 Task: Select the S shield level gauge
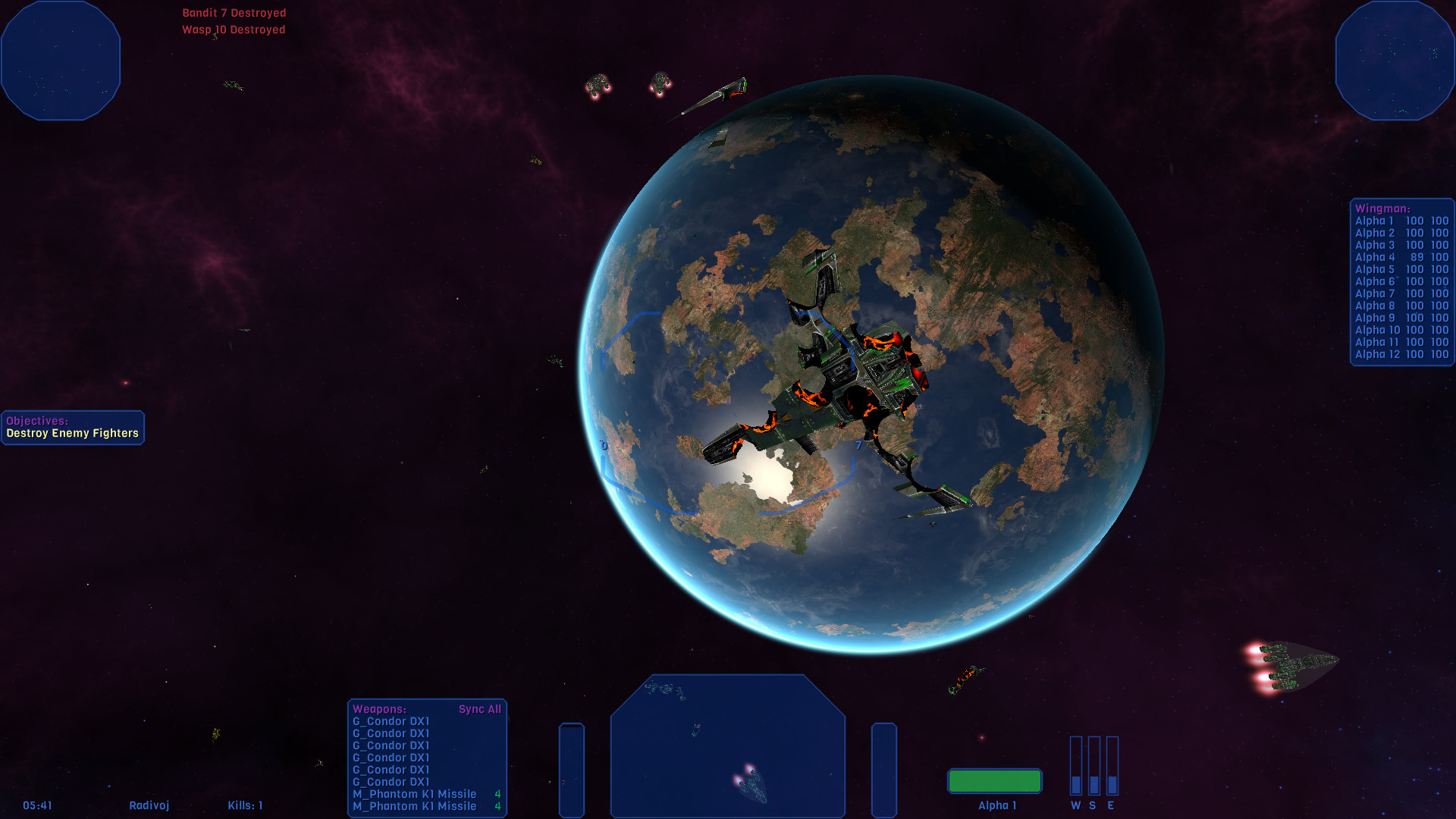click(1094, 766)
